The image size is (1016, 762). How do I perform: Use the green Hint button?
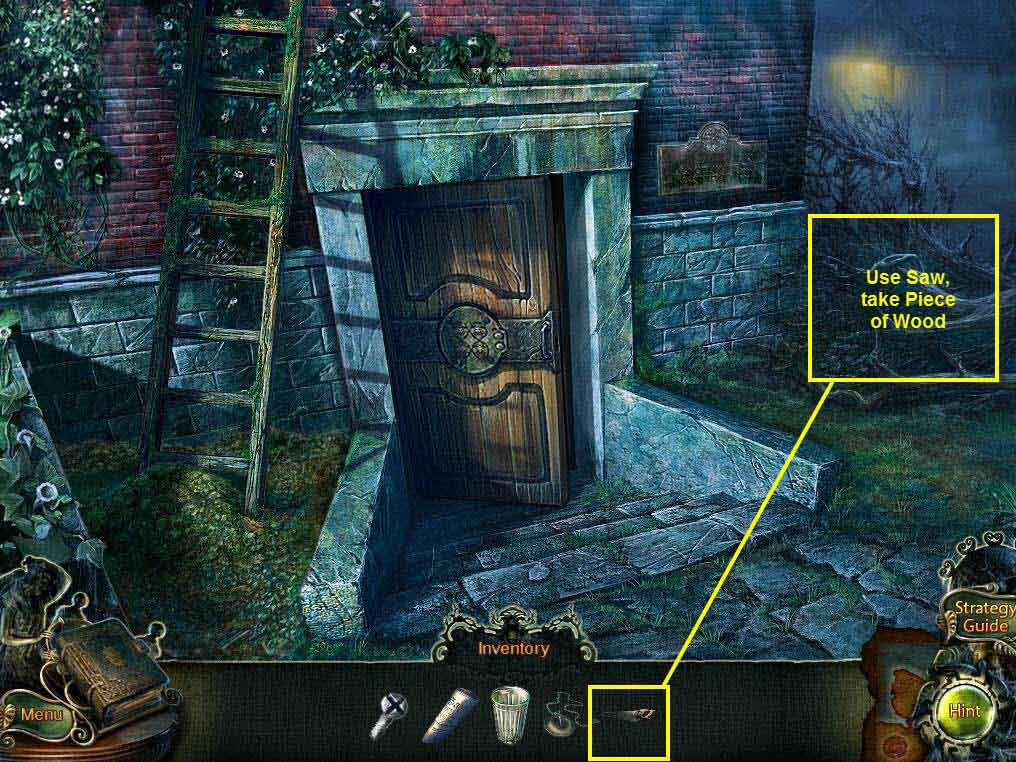point(966,710)
